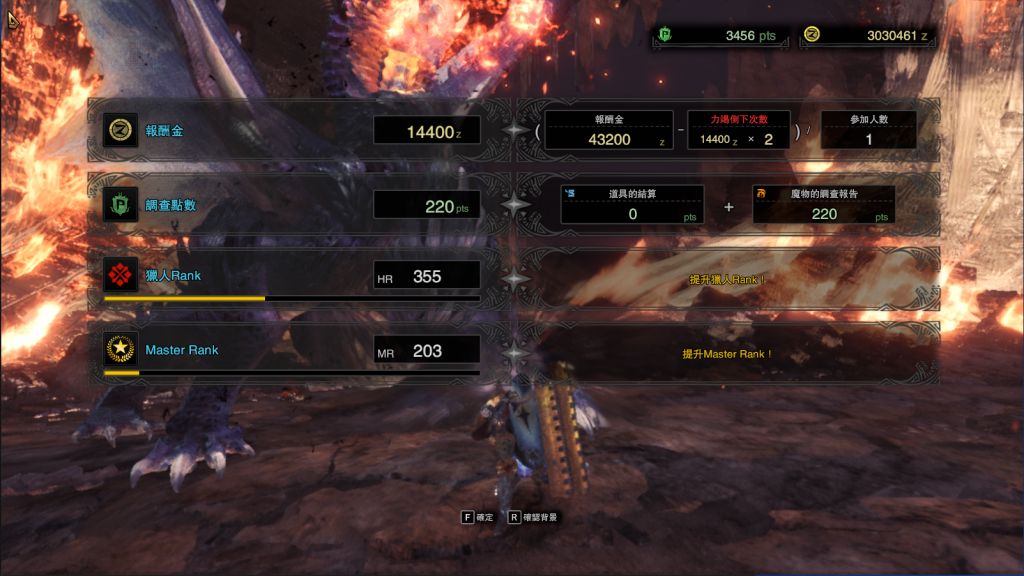Select the Master Rank row
Viewport: 1024px width, 576px height.
click(x=292, y=350)
